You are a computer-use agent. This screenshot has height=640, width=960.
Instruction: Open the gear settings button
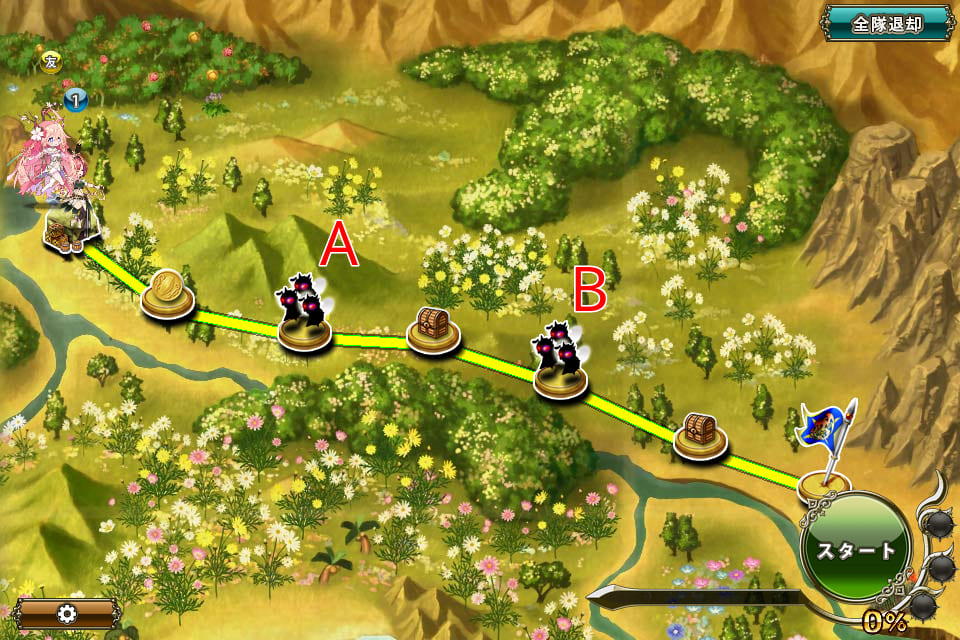(x=65, y=613)
